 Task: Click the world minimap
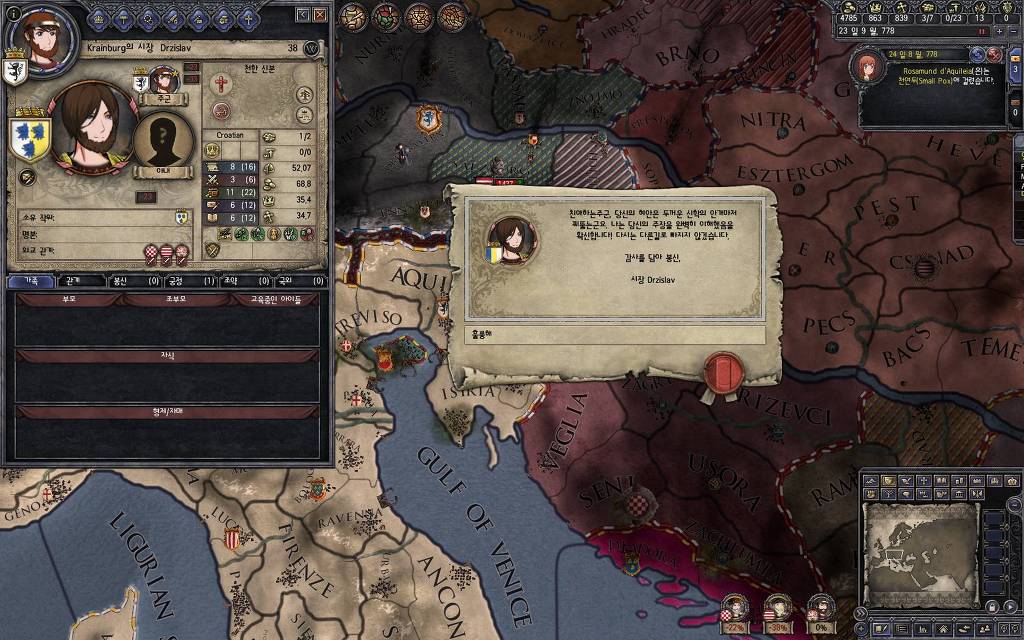pos(918,542)
